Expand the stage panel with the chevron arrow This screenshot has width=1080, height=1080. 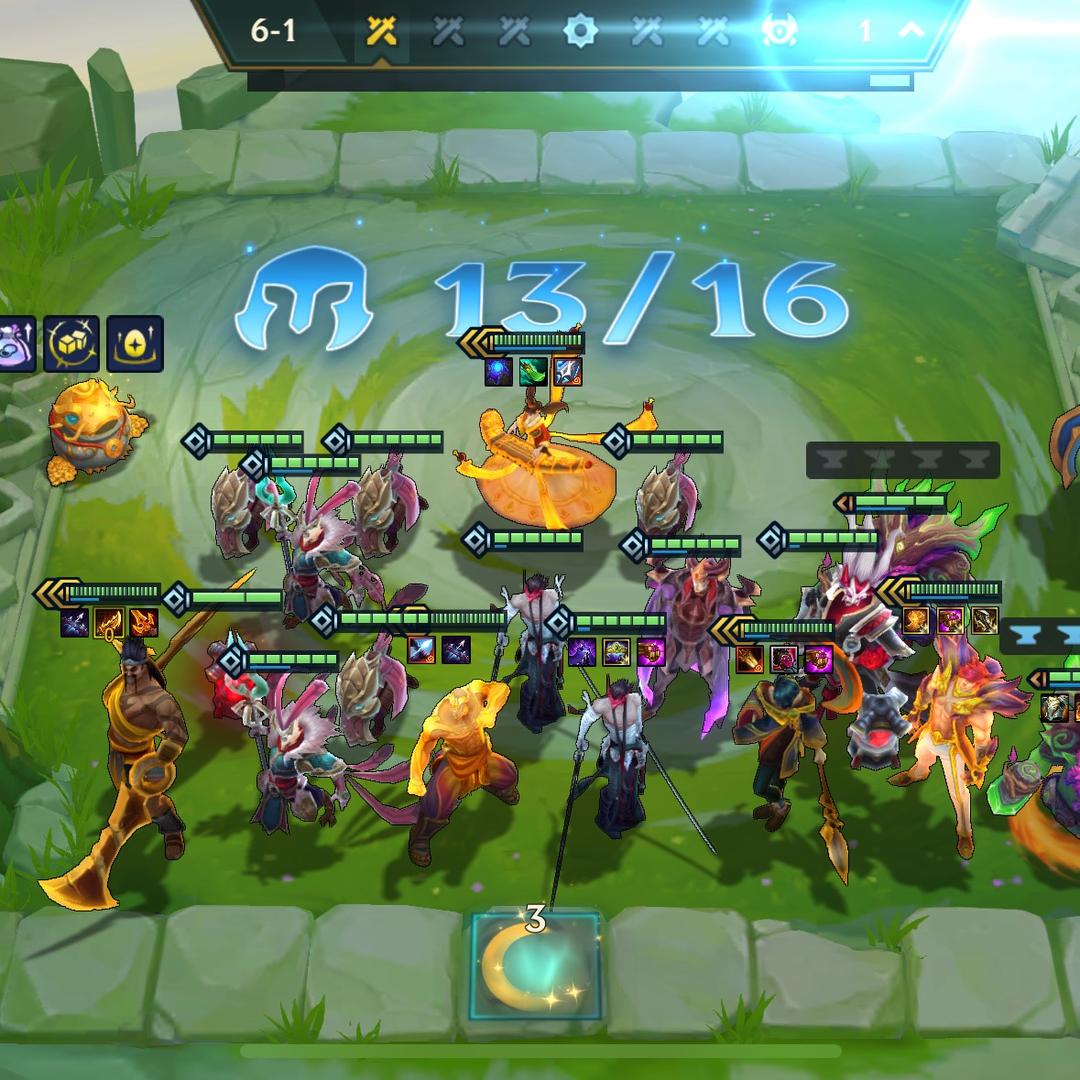pyautogui.click(x=911, y=30)
